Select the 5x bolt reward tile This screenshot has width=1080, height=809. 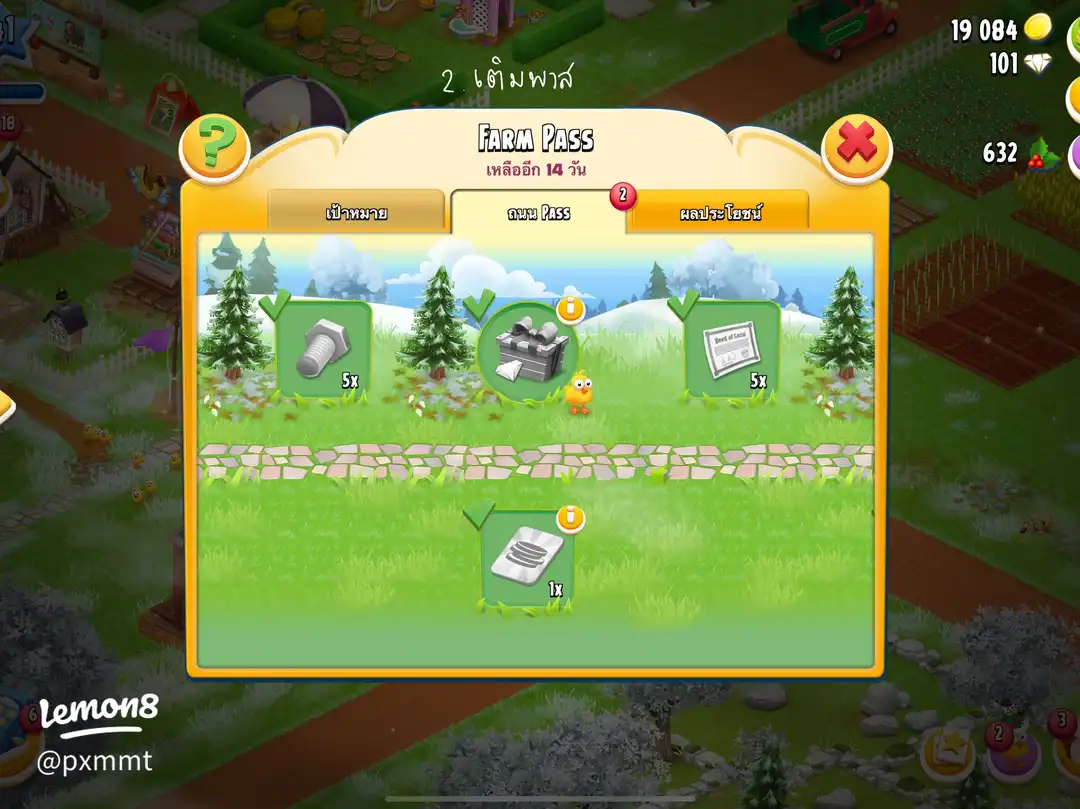(323, 350)
